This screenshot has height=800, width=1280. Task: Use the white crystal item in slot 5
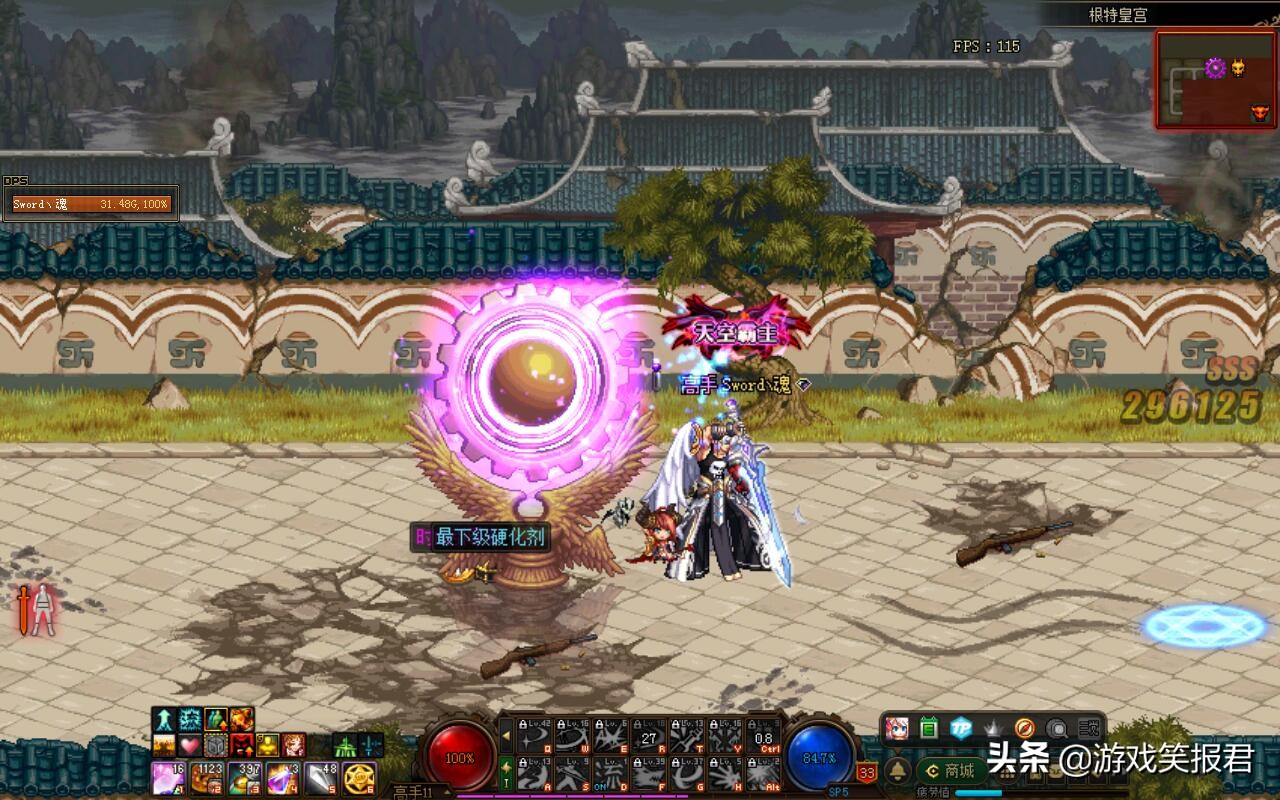(321, 778)
